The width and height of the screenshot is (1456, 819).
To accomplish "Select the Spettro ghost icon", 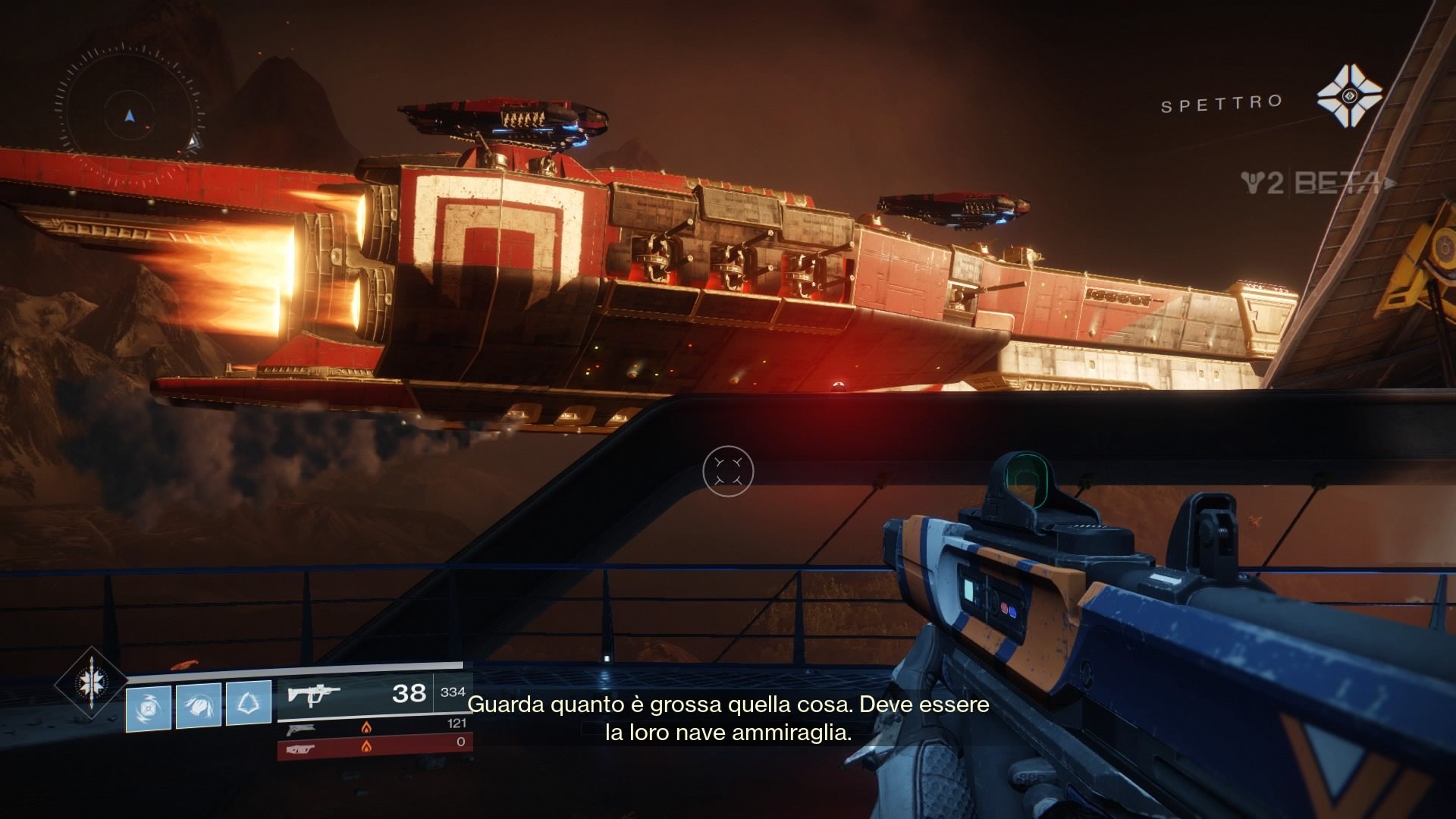I will [1348, 96].
